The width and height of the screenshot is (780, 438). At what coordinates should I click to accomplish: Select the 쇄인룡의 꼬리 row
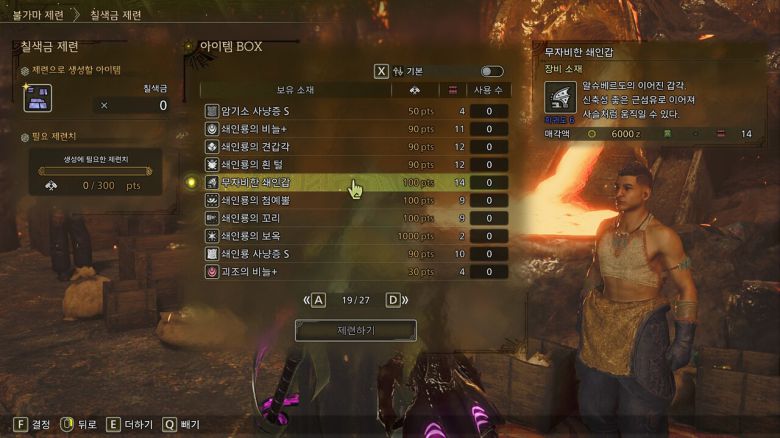300,218
